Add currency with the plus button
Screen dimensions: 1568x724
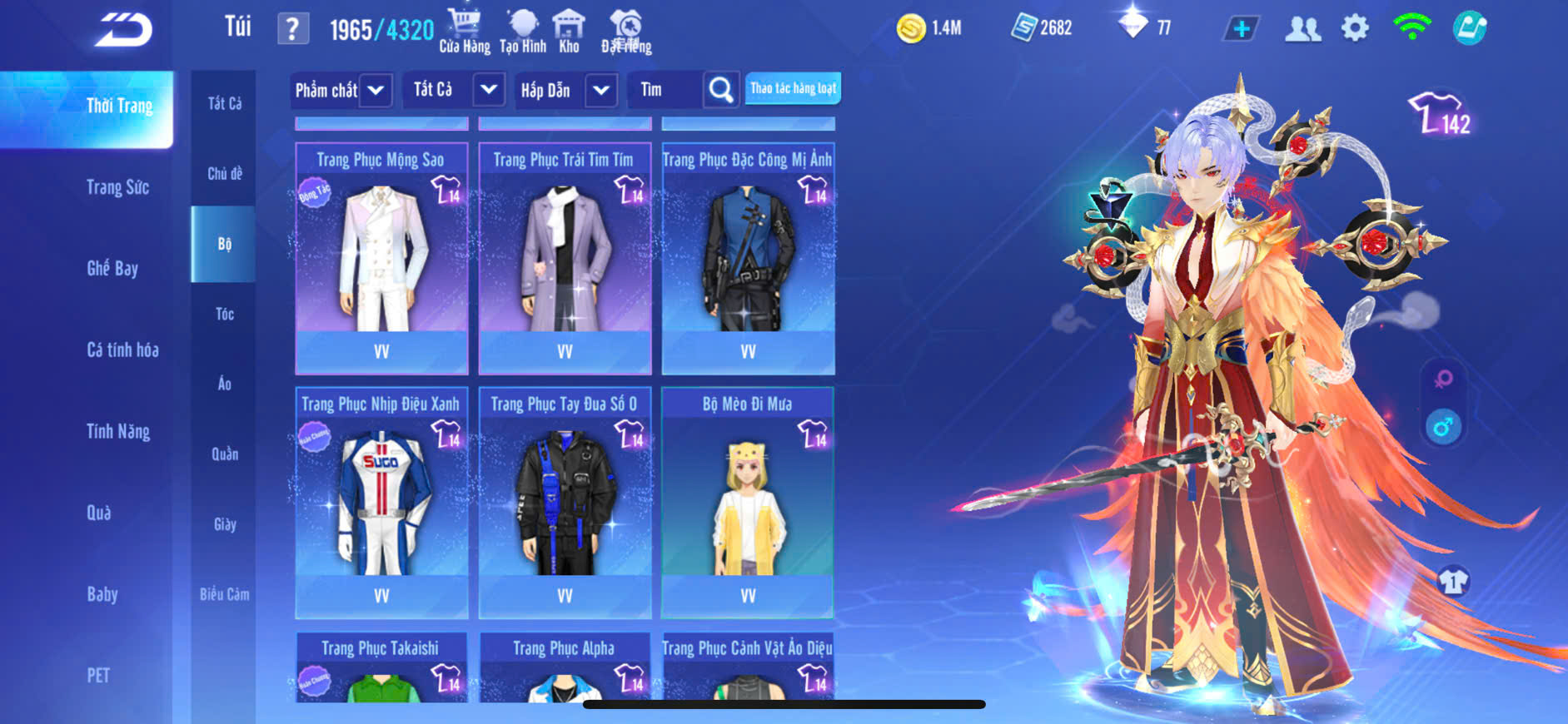(x=1241, y=29)
